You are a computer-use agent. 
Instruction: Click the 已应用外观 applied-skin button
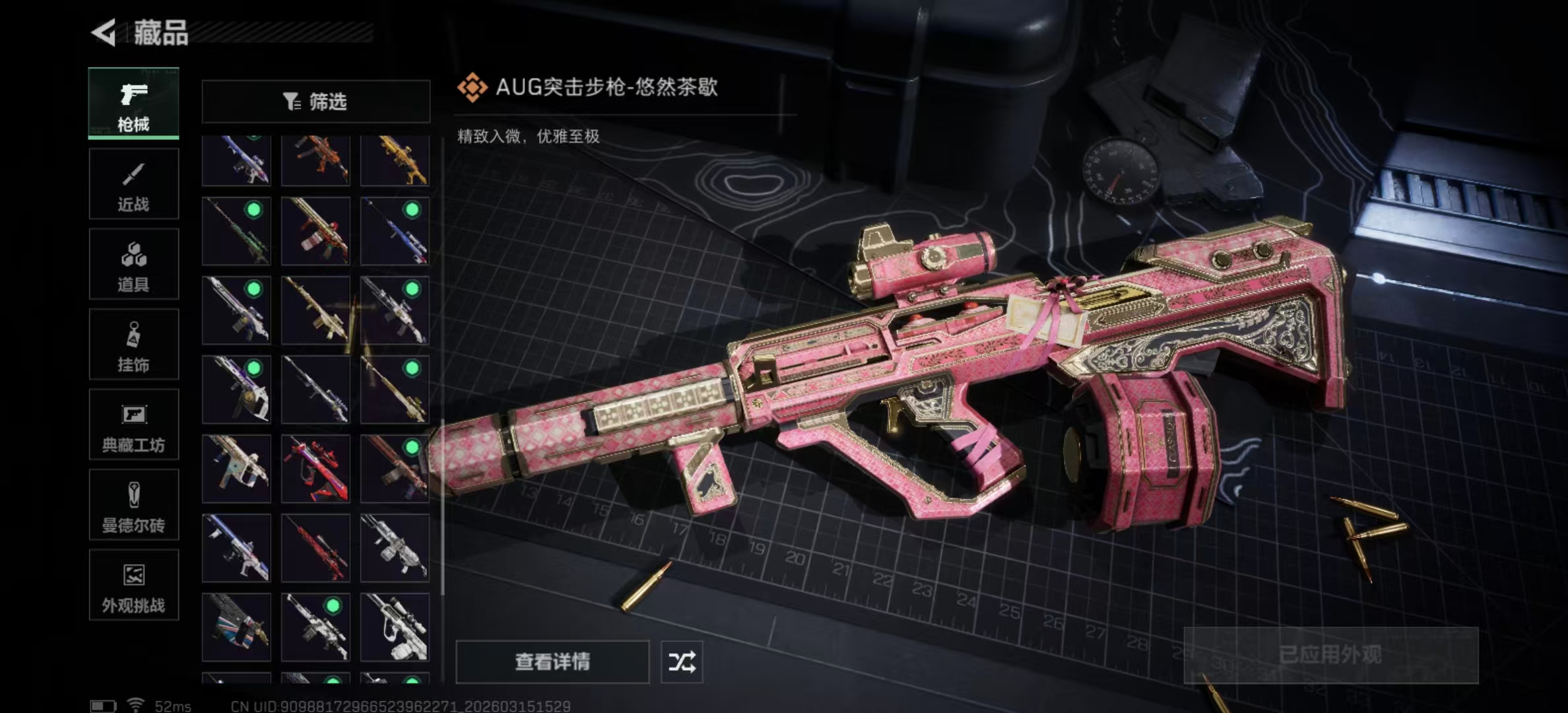[1330, 655]
